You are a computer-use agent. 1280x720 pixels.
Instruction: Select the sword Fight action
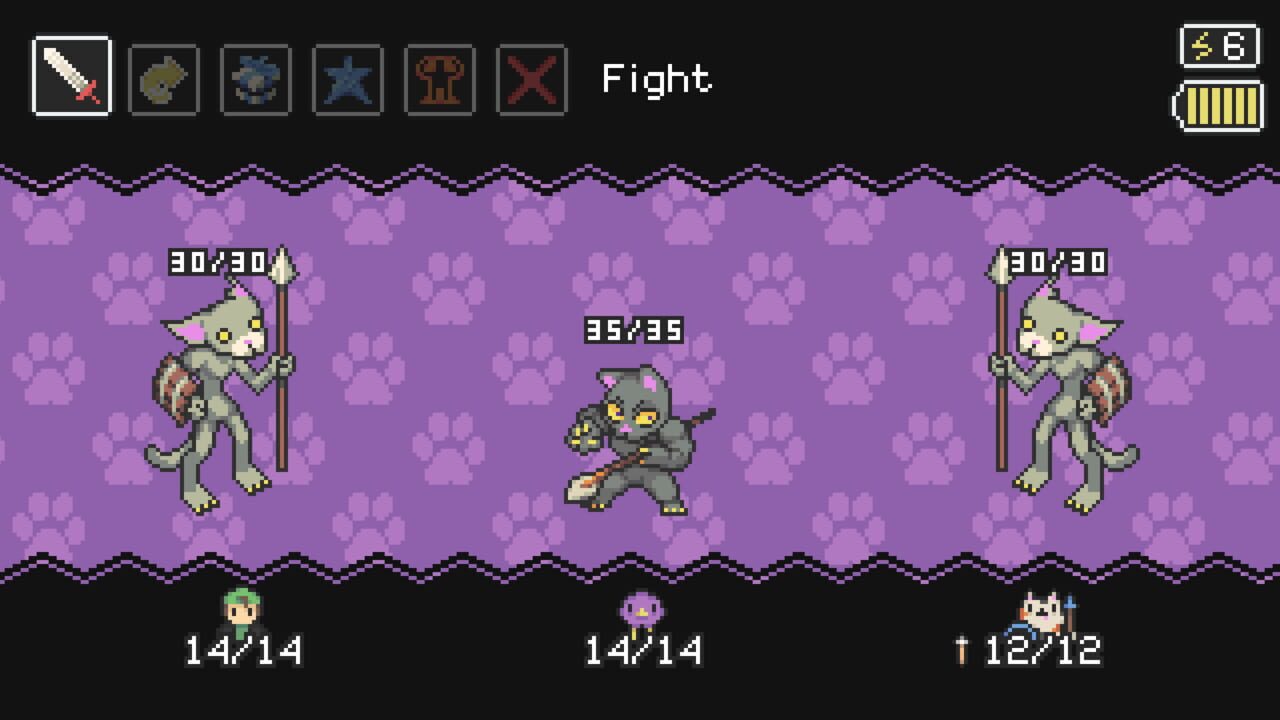click(71, 81)
